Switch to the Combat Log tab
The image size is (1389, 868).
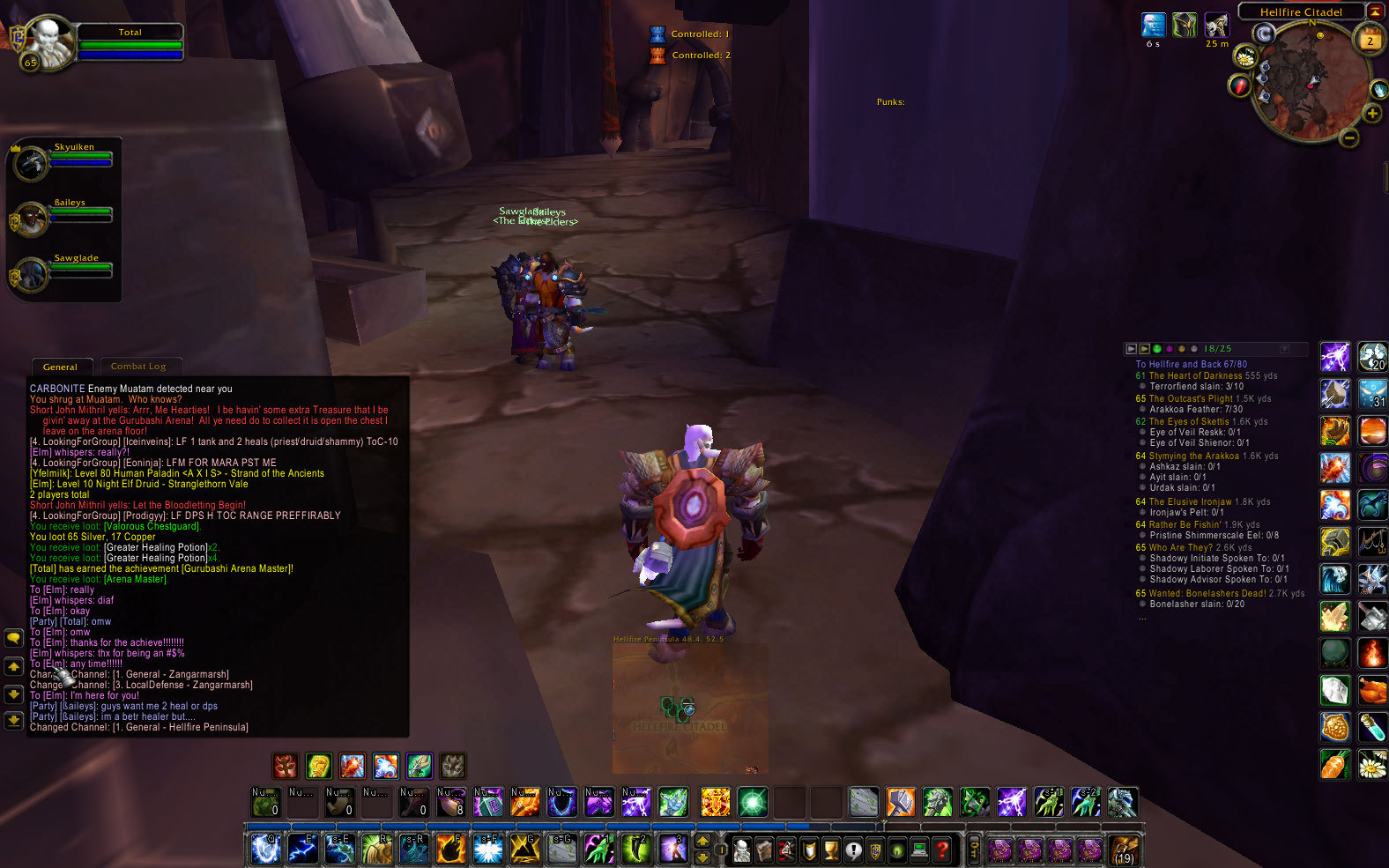point(141,366)
